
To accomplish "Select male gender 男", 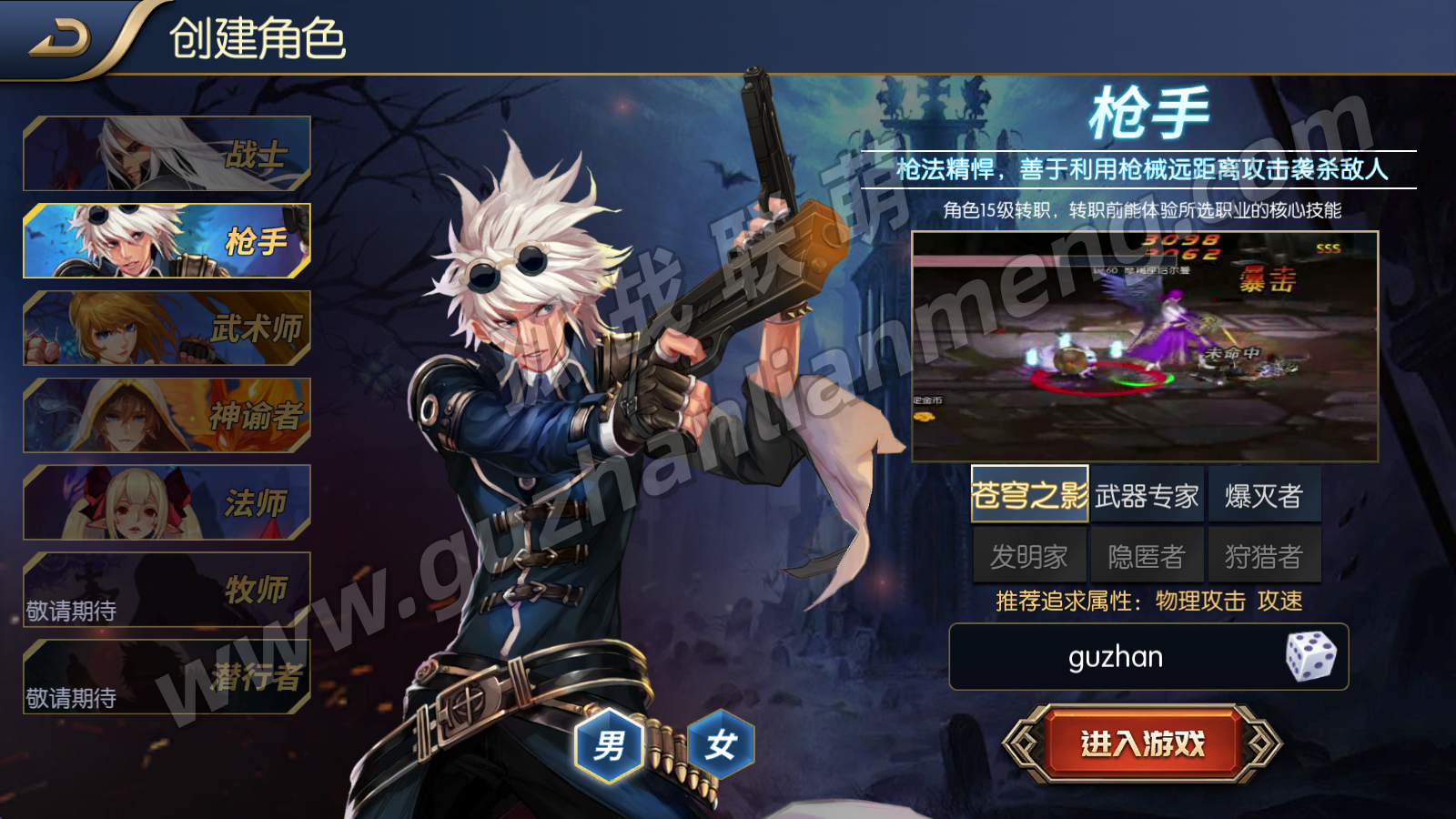I will pos(609,745).
